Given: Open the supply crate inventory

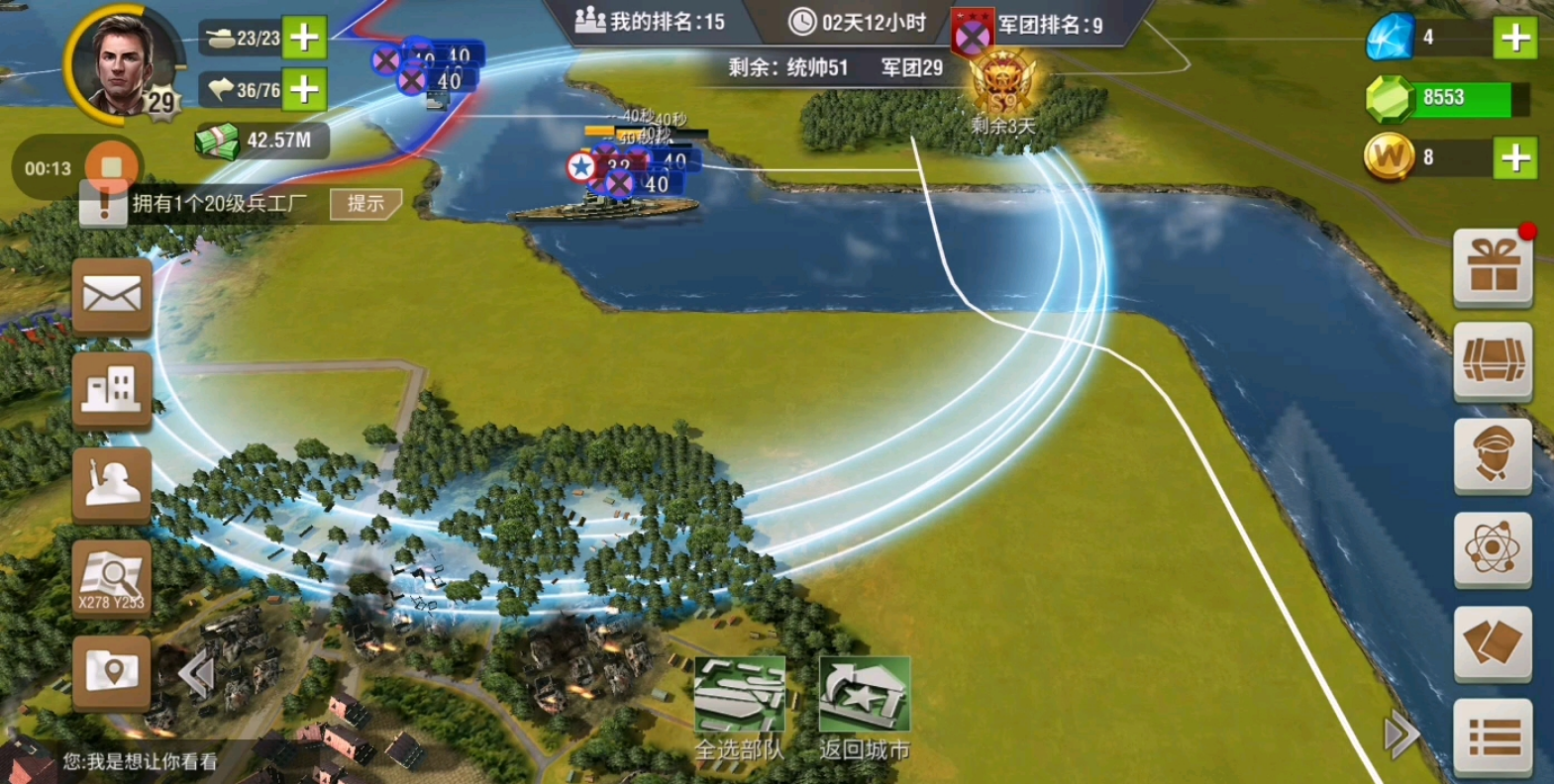Looking at the screenshot, I should (x=1493, y=361).
